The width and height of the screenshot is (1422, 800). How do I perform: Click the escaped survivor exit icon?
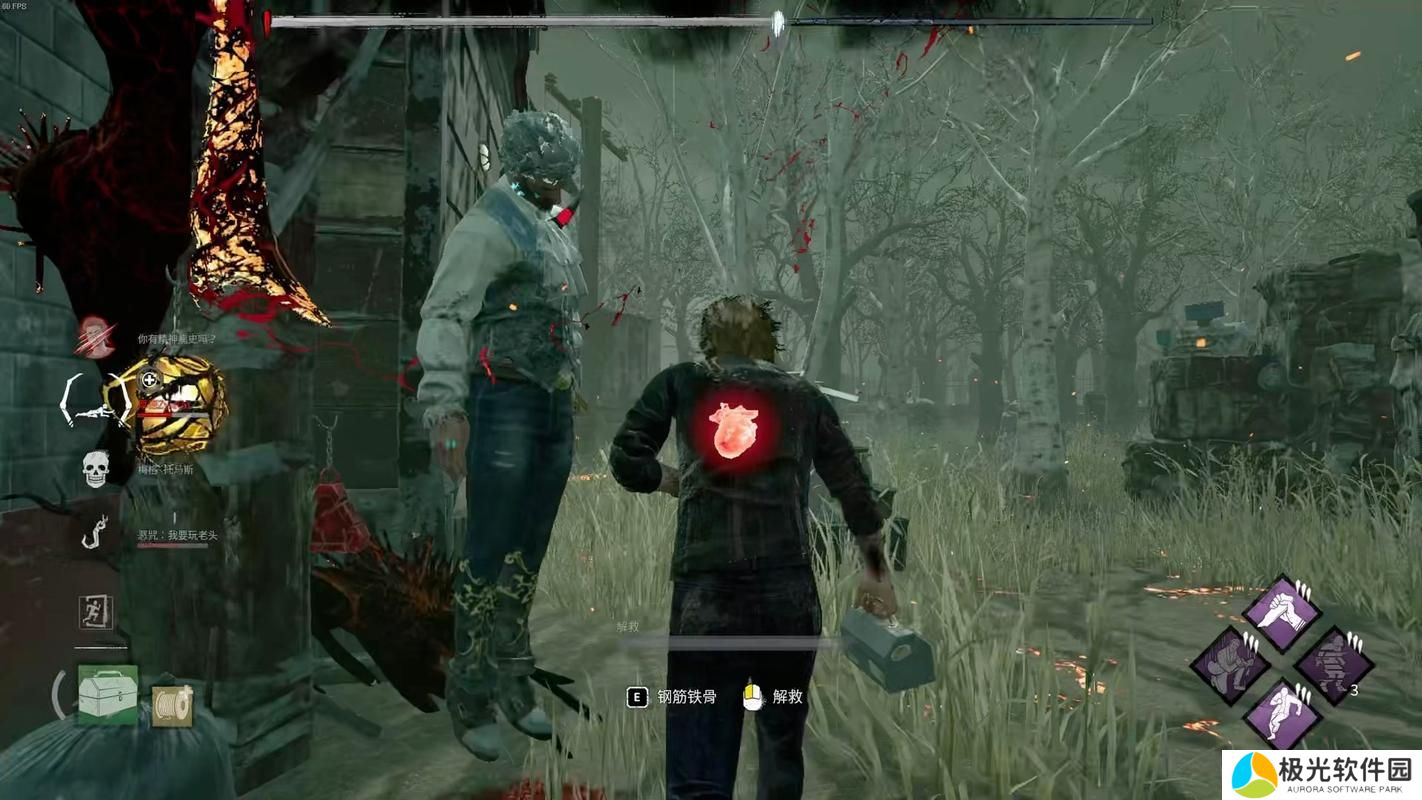(95, 612)
